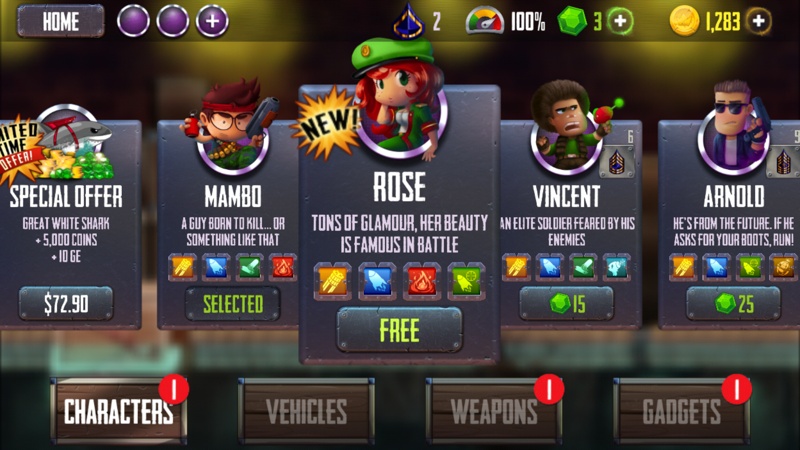Viewport: 800px width, 450px height.
Task: Select Arnold's character portrait
Action: tap(733, 130)
